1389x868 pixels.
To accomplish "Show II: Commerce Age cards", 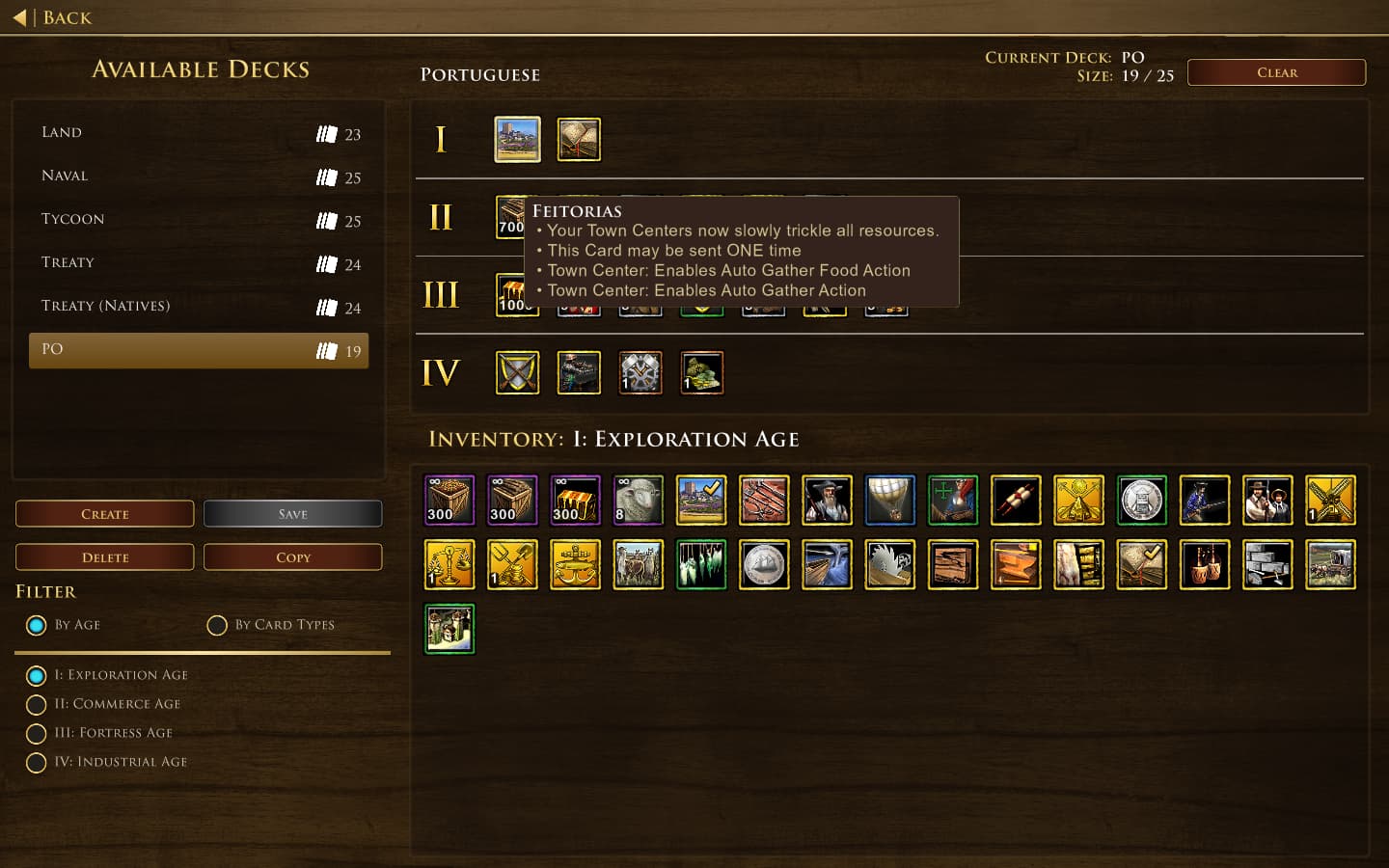I will point(37,704).
